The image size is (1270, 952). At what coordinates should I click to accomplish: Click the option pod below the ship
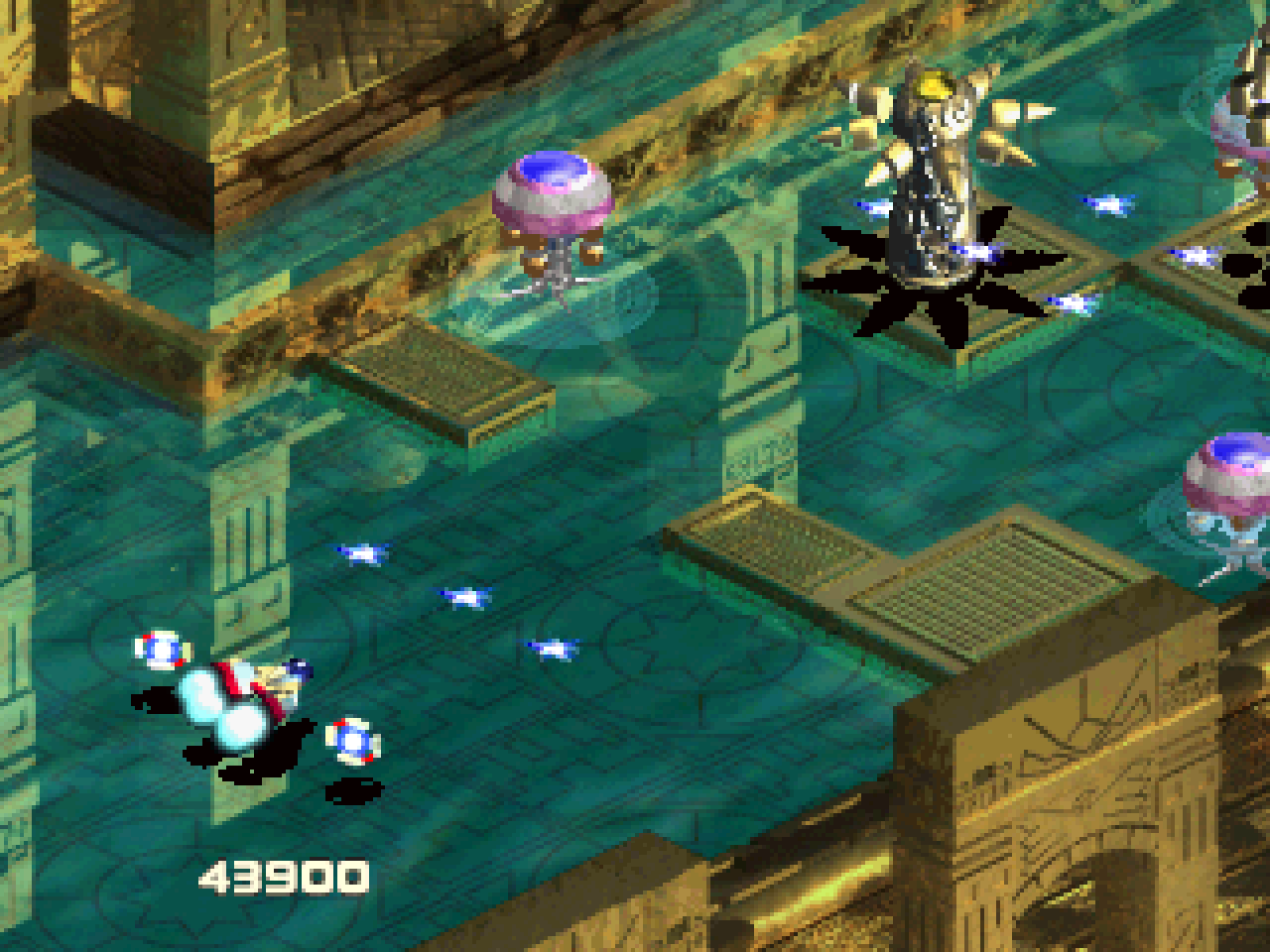[x=352, y=742]
